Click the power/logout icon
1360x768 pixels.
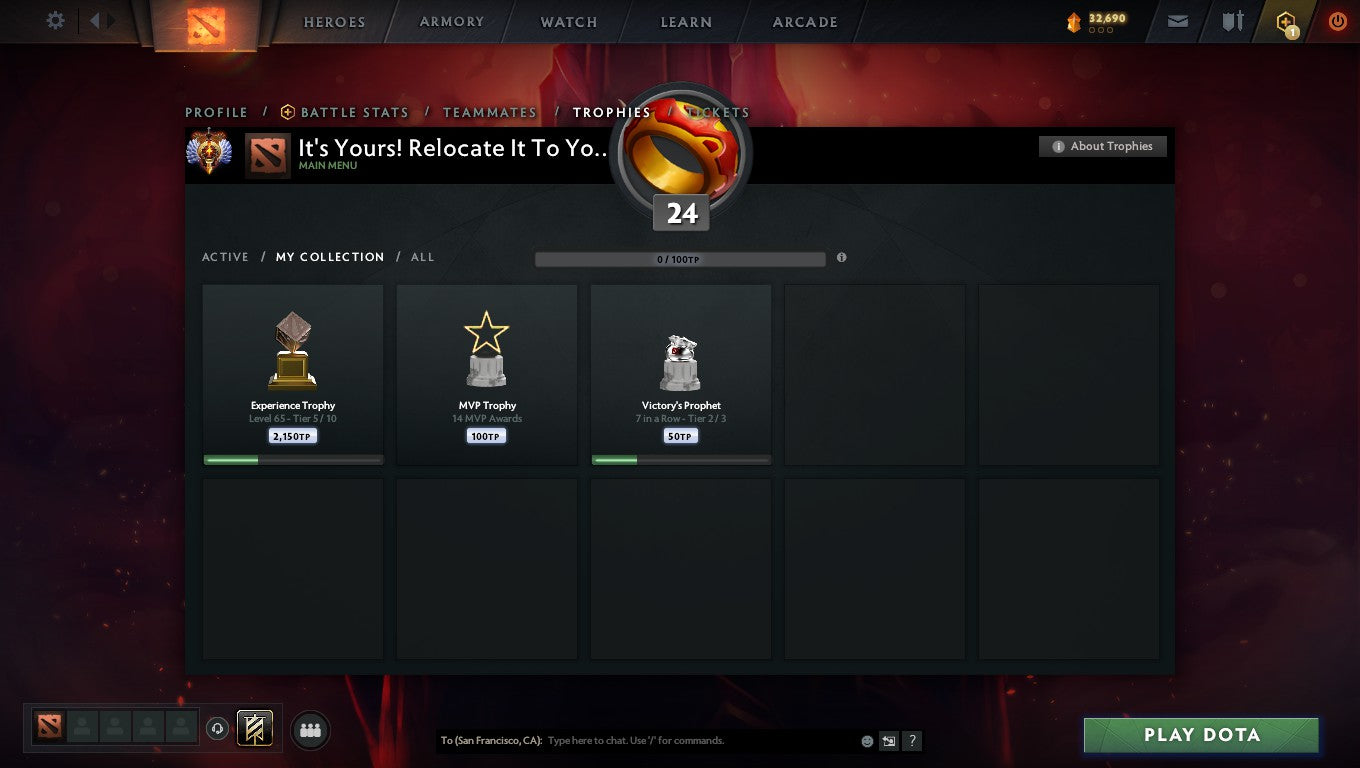coord(1338,21)
